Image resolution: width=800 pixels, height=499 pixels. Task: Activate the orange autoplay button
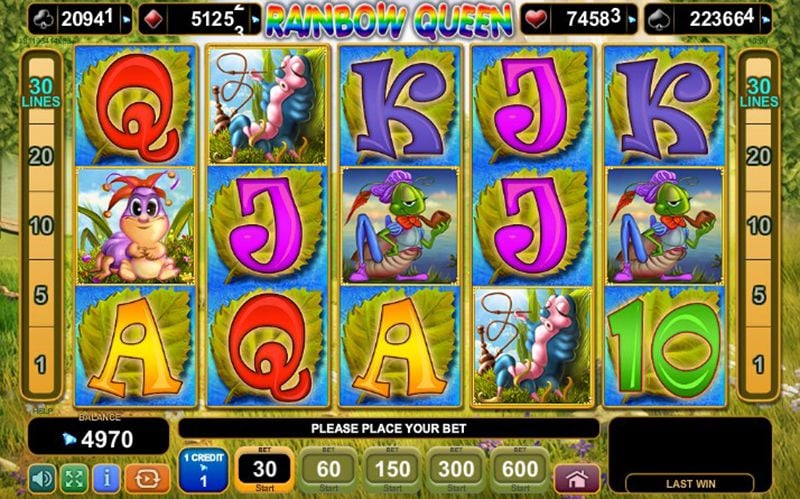click(147, 476)
